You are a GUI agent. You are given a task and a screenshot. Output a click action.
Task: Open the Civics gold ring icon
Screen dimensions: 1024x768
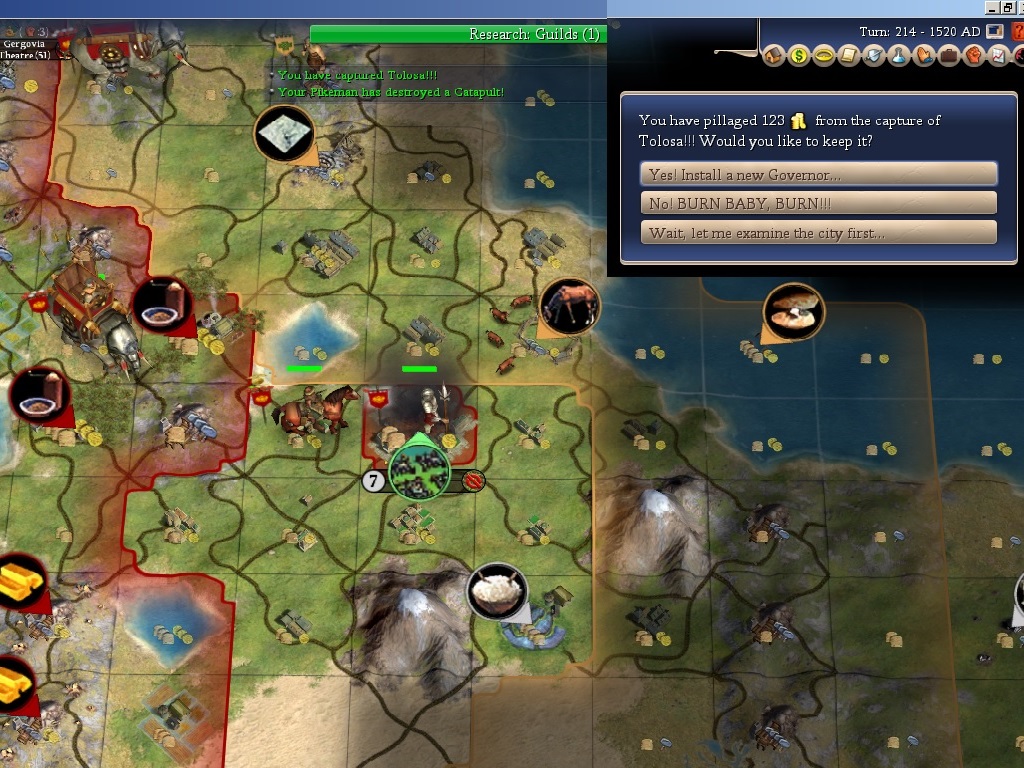click(x=824, y=56)
